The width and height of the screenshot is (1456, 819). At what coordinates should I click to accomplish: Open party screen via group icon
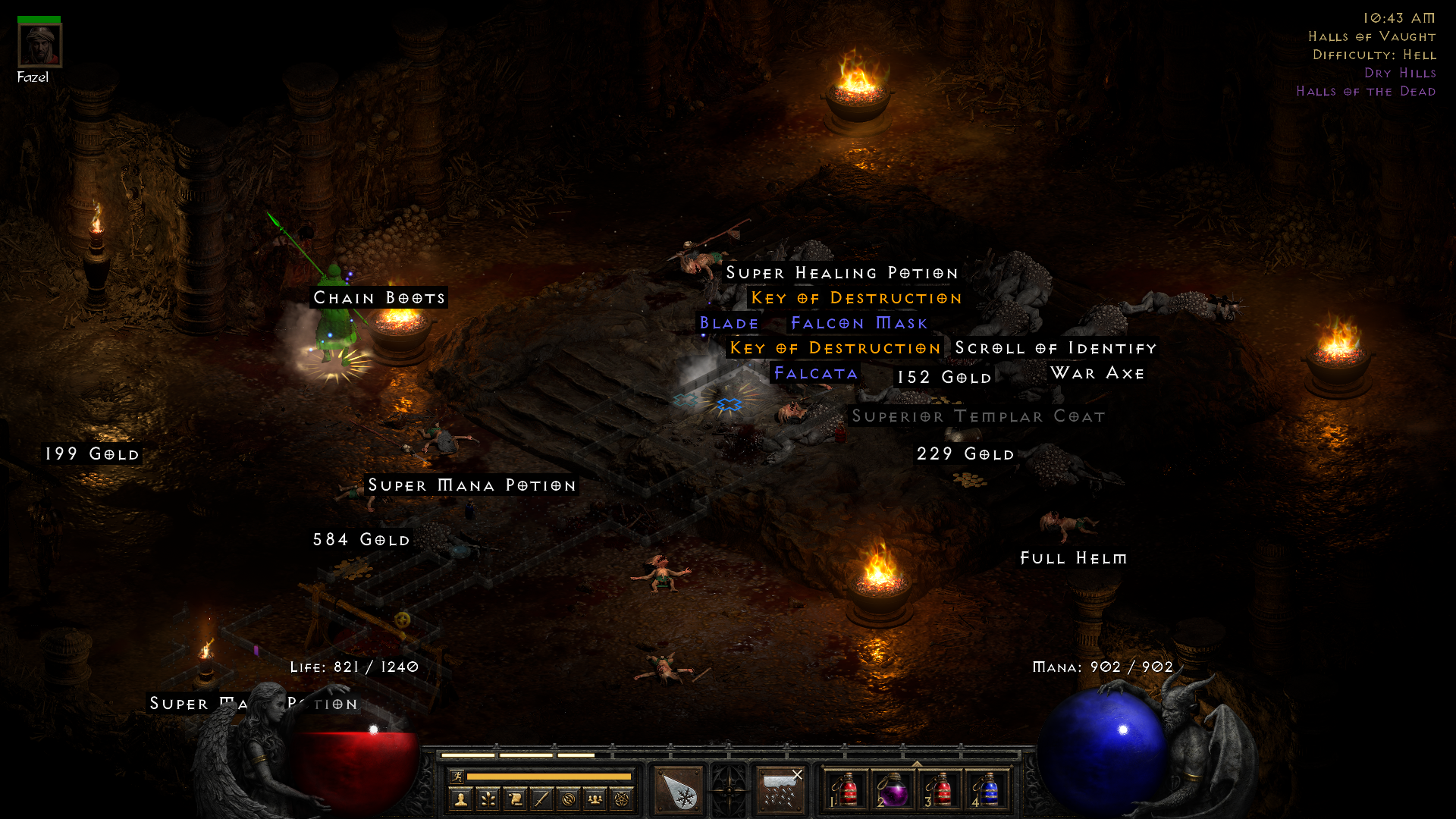[595, 800]
